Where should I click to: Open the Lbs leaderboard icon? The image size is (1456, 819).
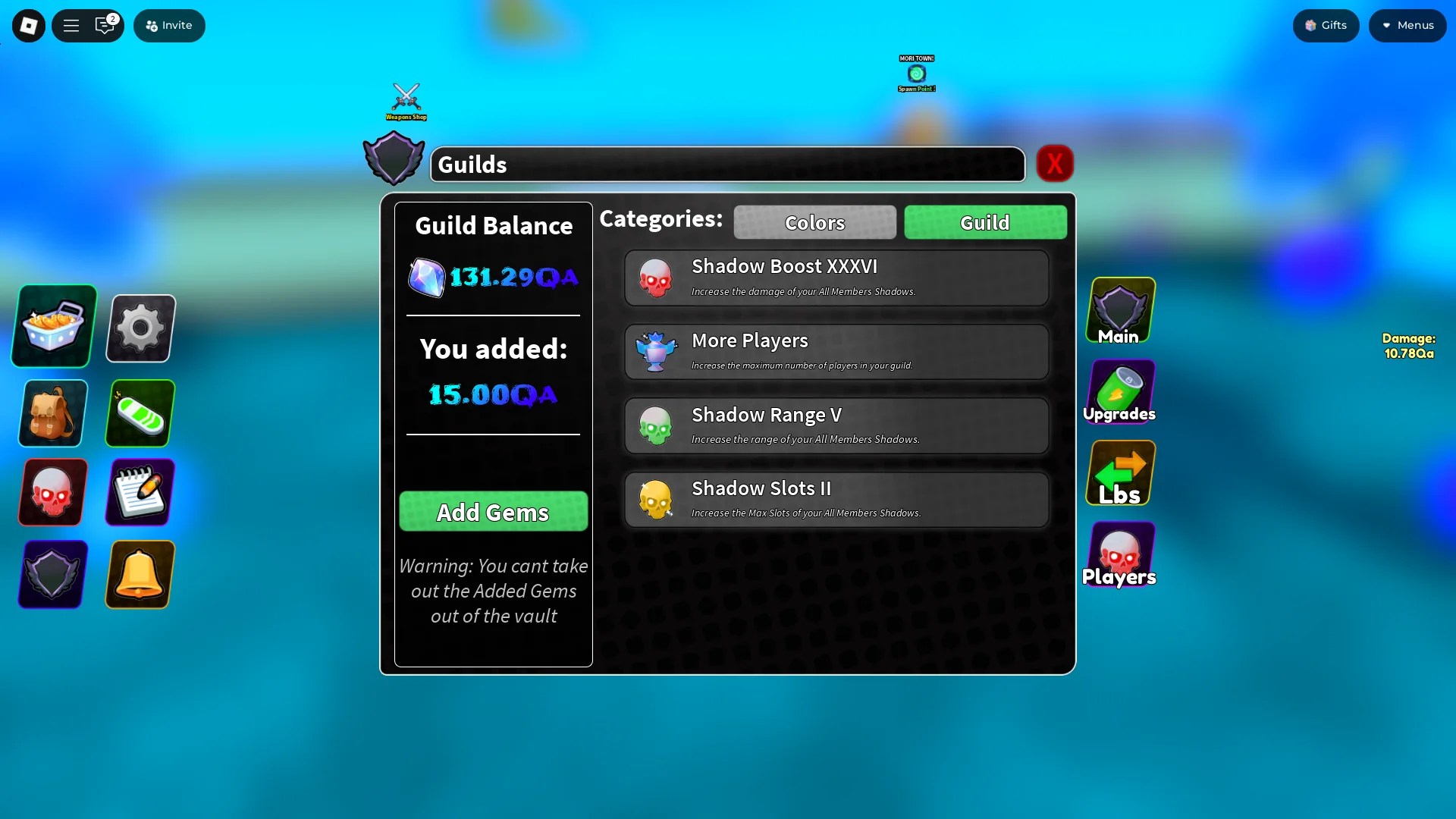[x=1120, y=470]
